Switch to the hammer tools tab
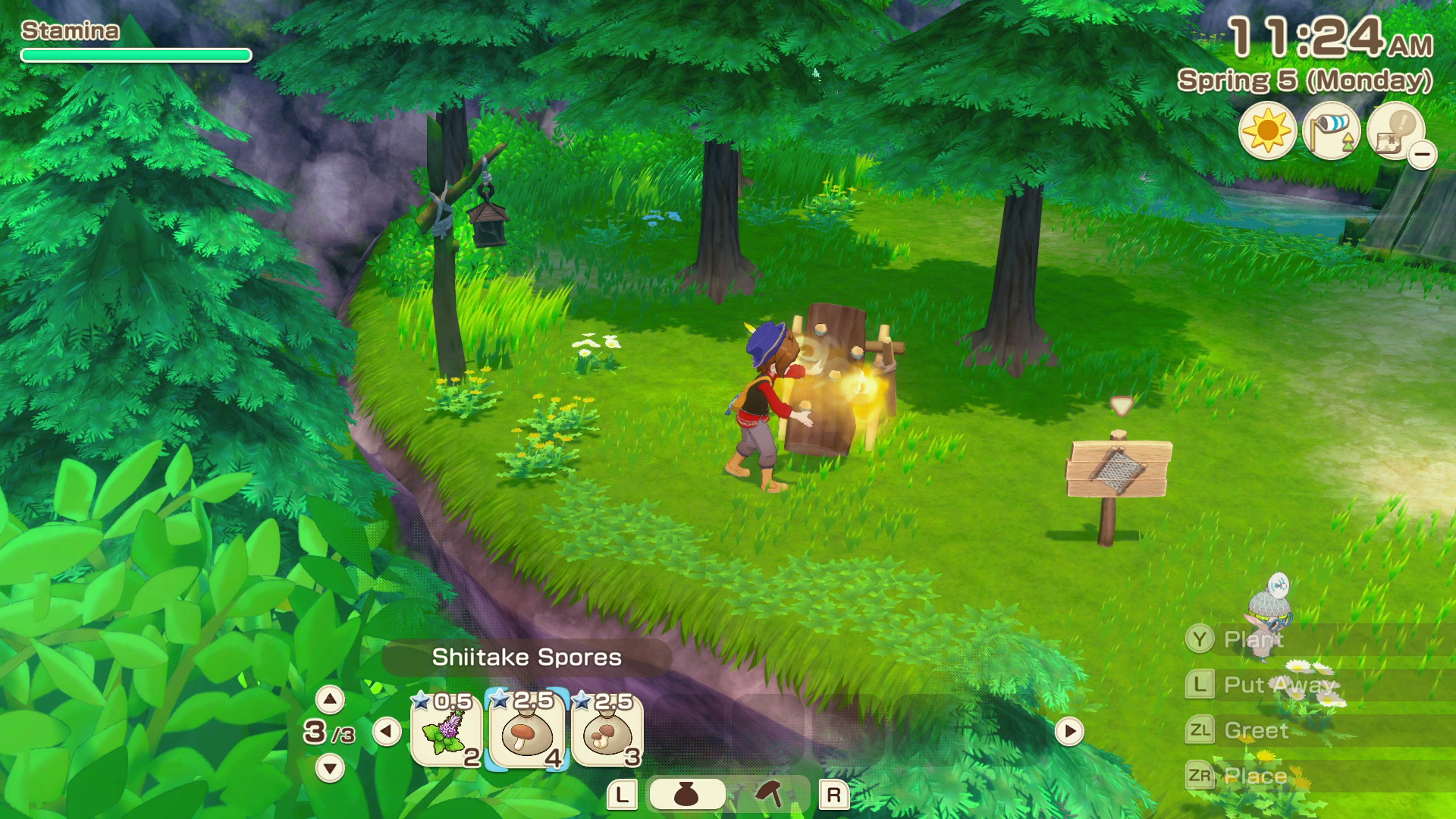The height and width of the screenshot is (819, 1456). (769, 795)
